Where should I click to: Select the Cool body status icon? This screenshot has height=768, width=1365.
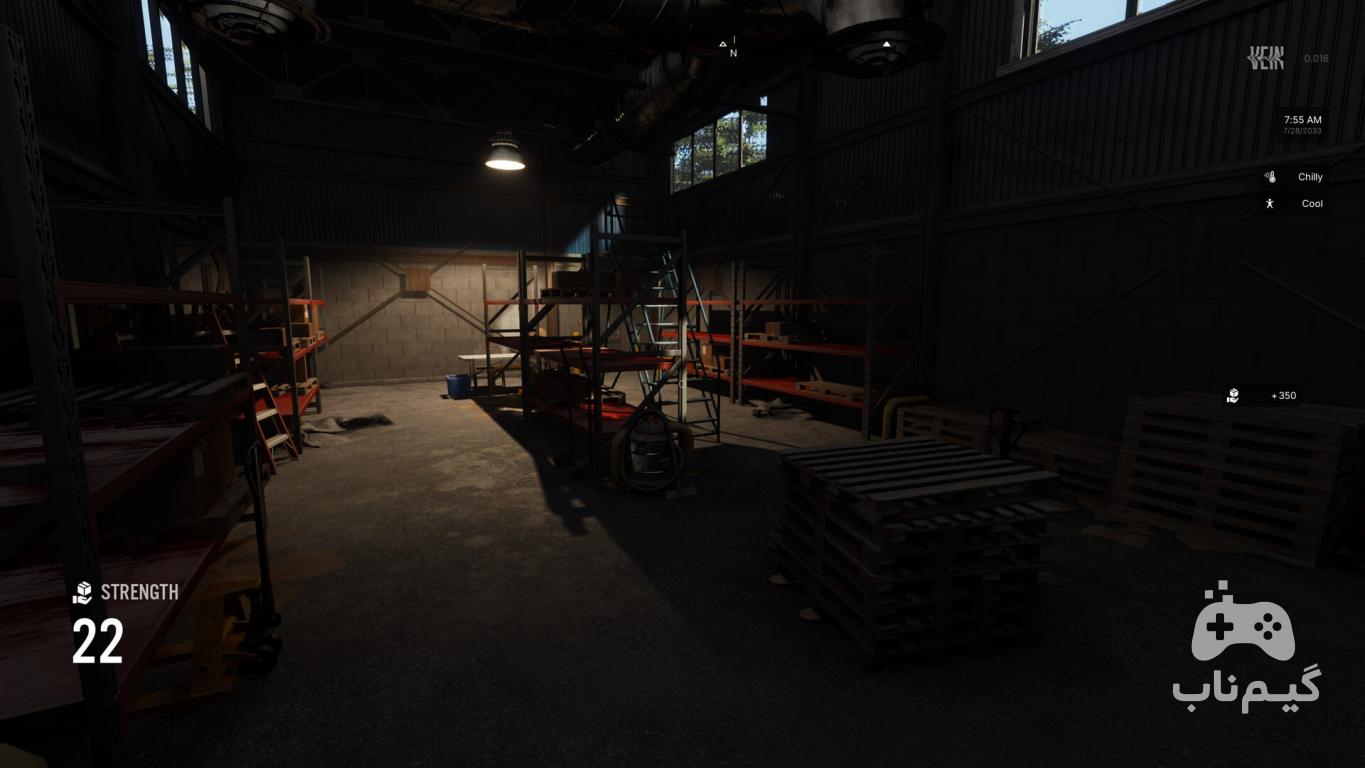click(1270, 204)
